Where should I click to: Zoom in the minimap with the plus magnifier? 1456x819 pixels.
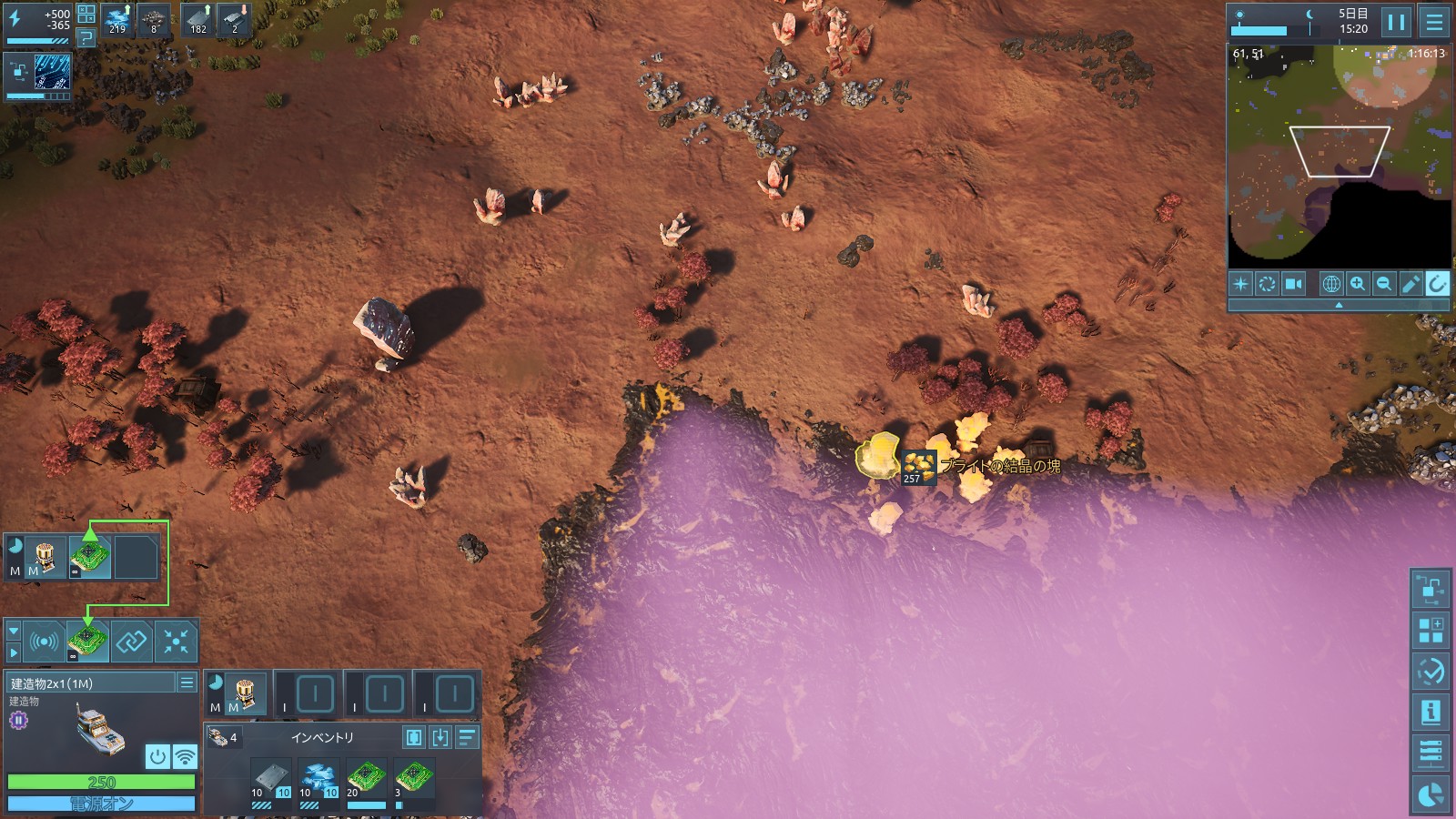pyautogui.click(x=1358, y=284)
